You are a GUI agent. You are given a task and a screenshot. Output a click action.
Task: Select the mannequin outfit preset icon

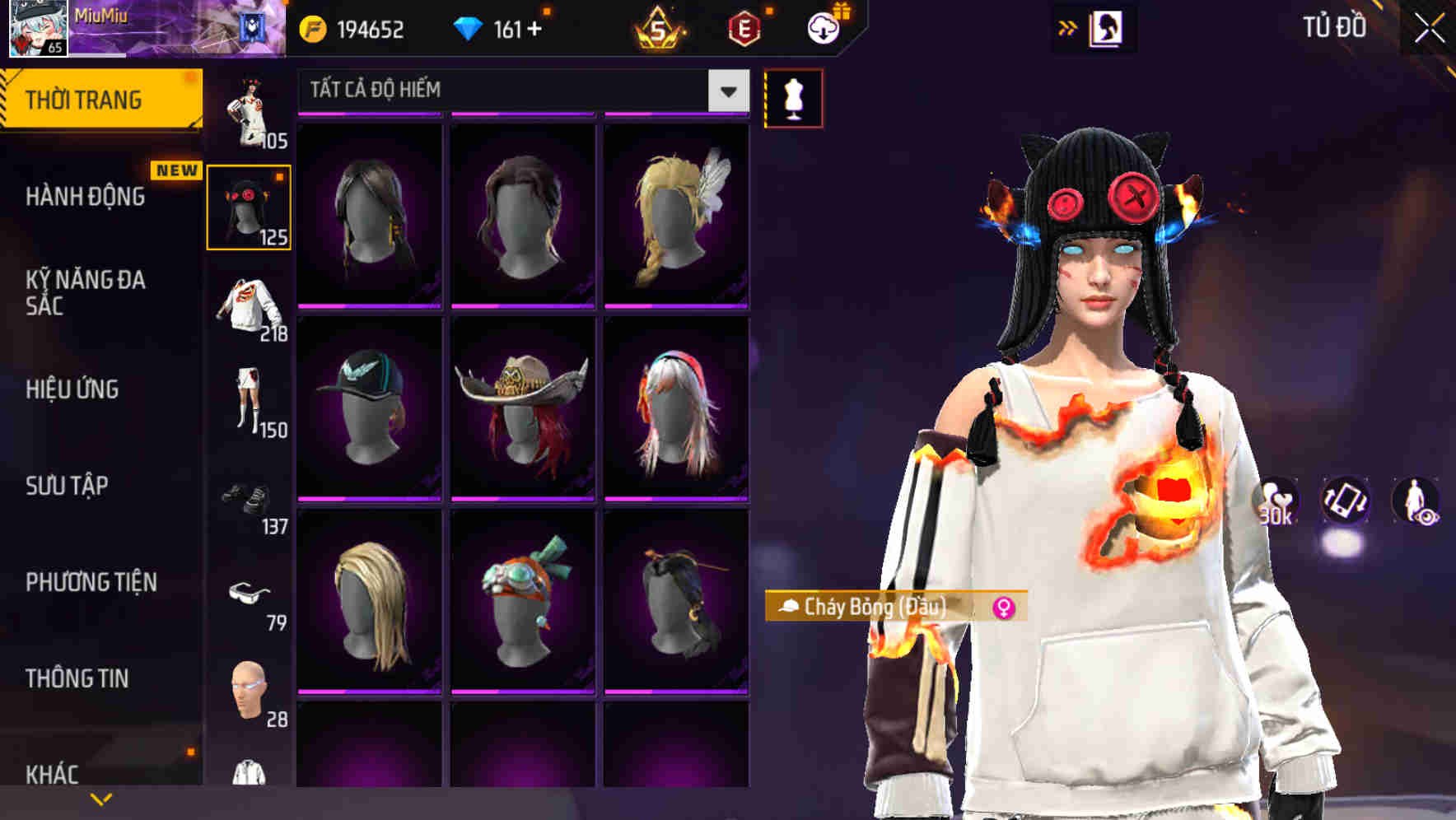[x=793, y=96]
